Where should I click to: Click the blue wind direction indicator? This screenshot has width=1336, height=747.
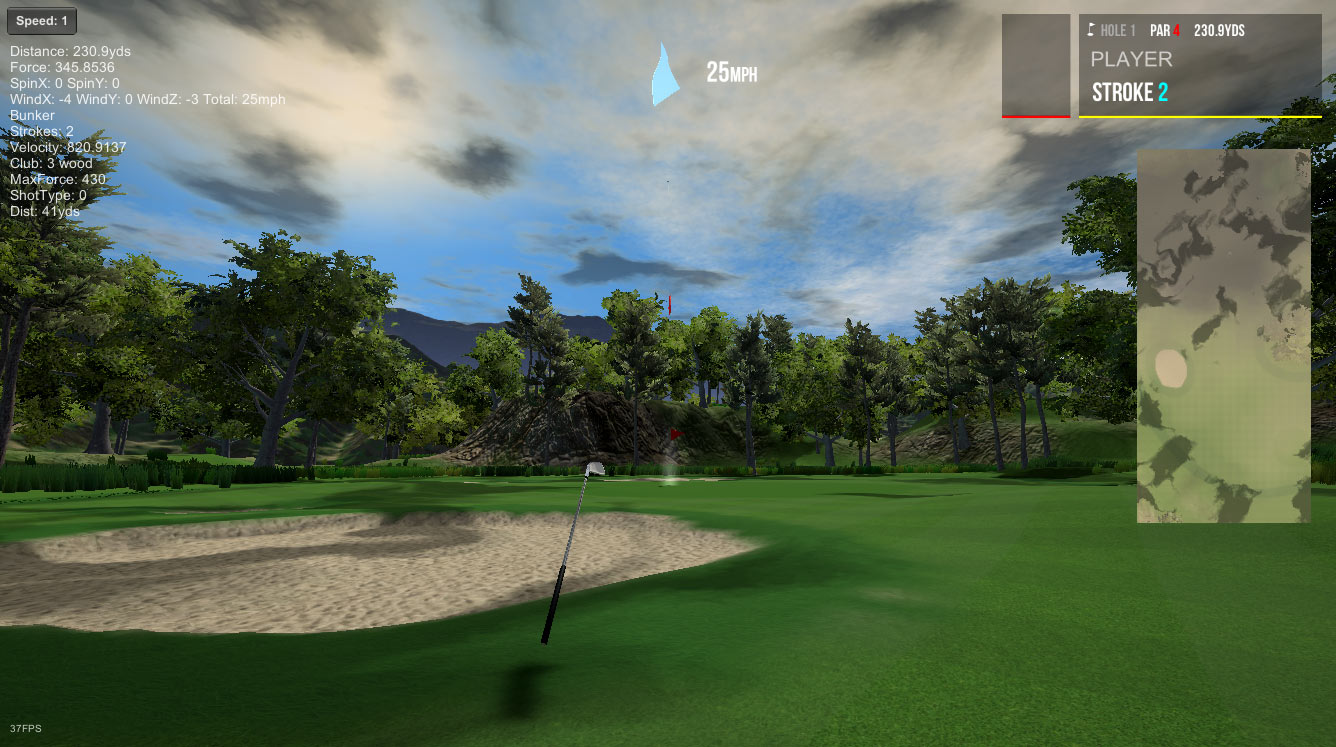tap(665, 76)
